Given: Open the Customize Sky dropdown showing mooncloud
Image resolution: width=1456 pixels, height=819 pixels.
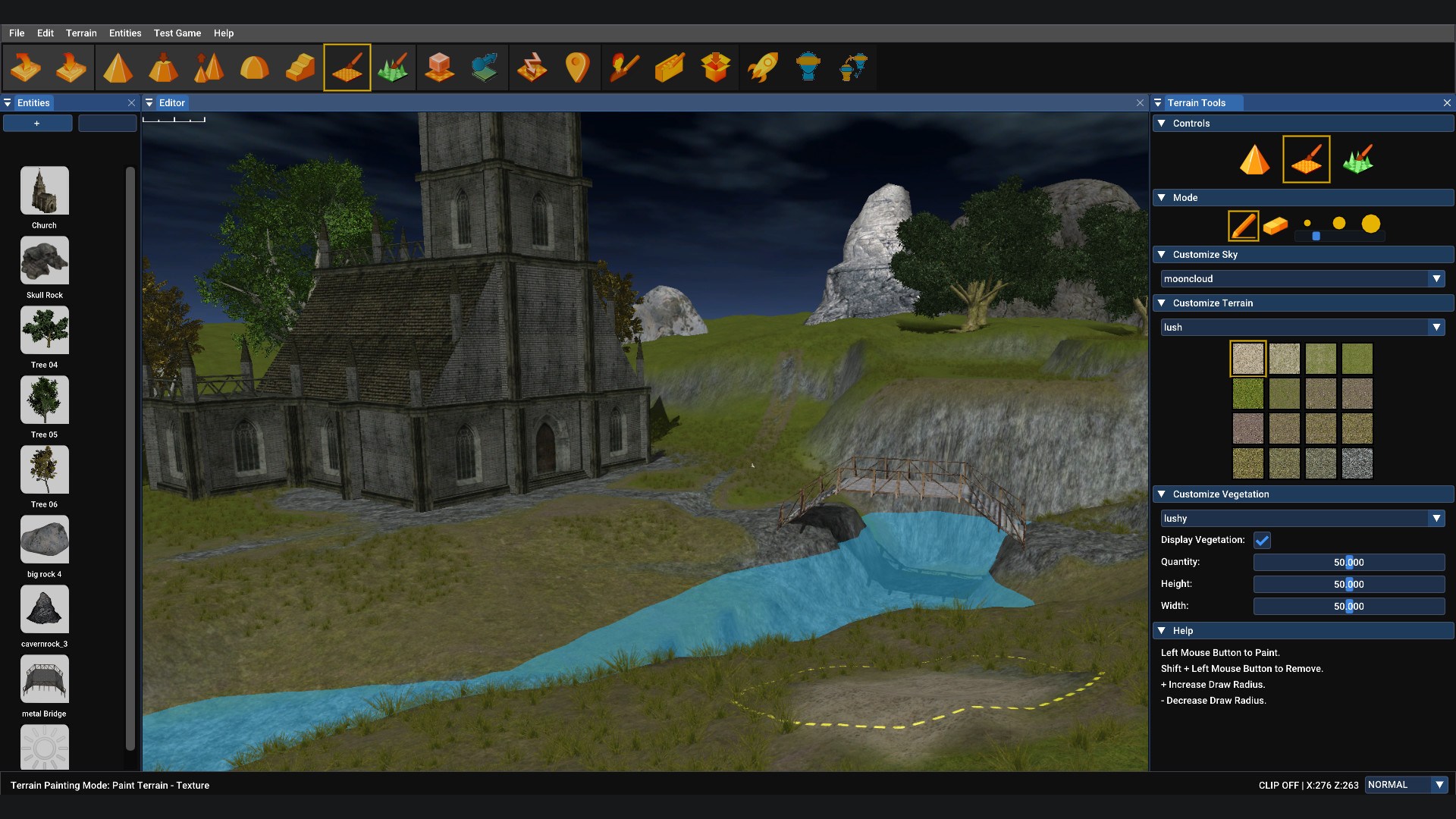Looking at the screenshot, I should pyautogui.click(x=1436, y=278).
